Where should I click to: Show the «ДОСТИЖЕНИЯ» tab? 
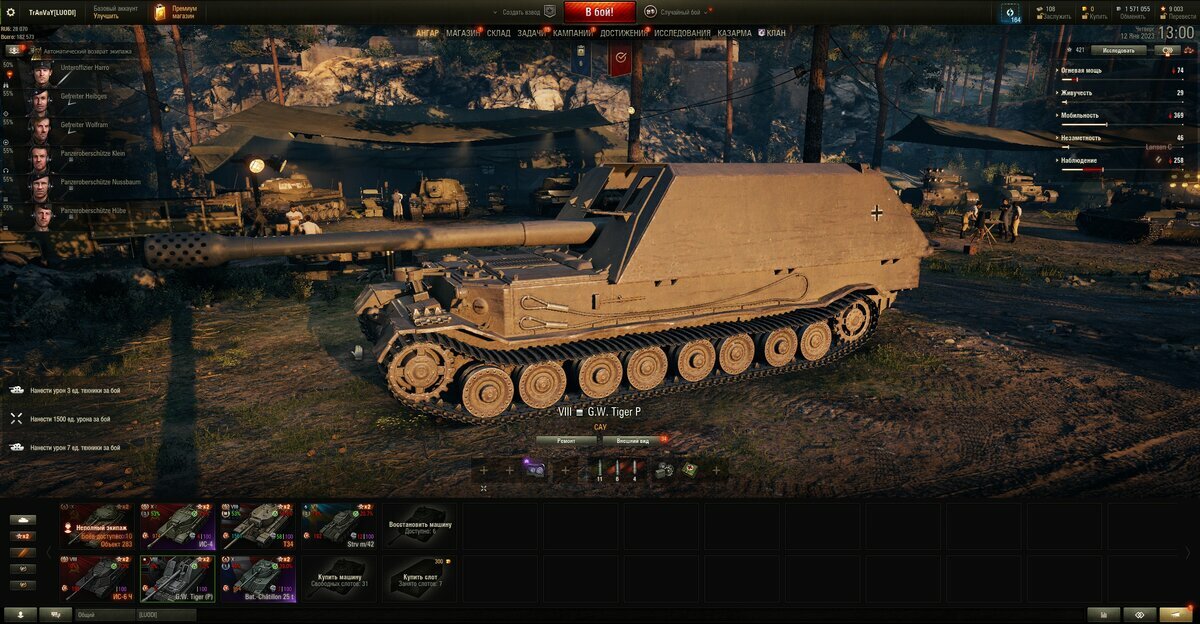tap(623, 33)
